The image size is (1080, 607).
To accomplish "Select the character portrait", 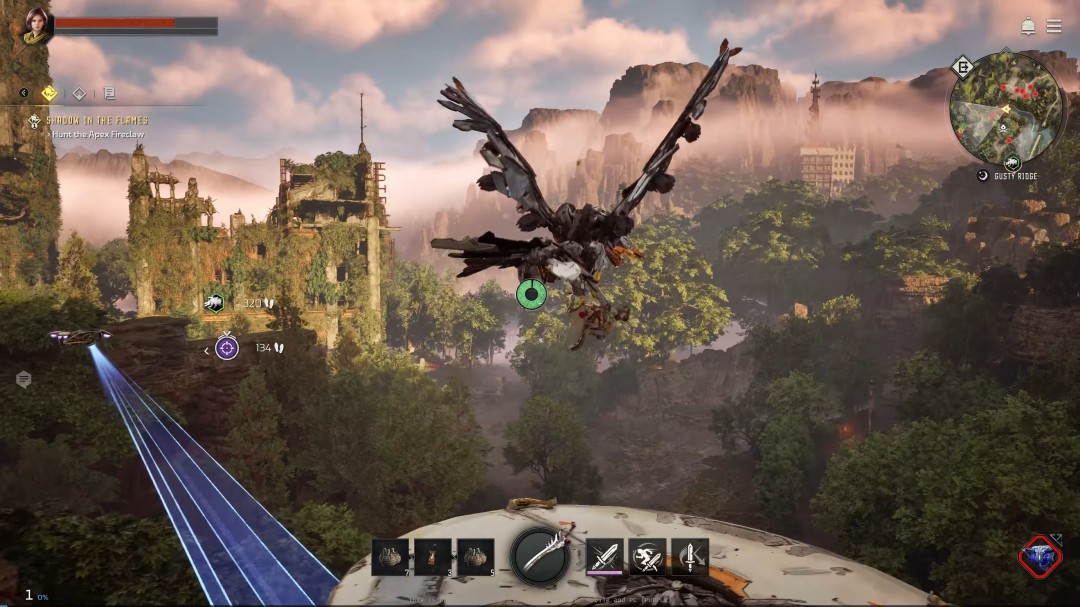I will (37, 25).
